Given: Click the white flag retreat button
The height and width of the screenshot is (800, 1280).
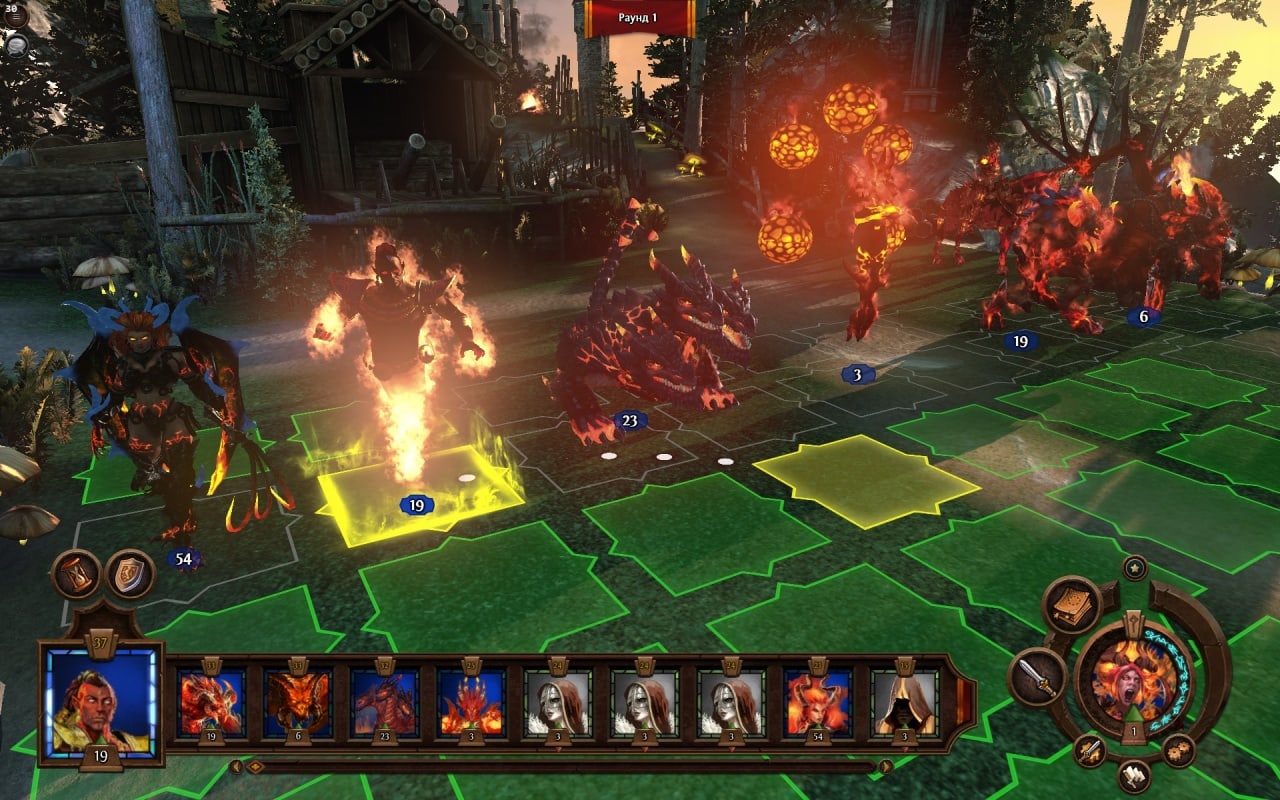Looking at the screenshot, I should pos(1134,775).
